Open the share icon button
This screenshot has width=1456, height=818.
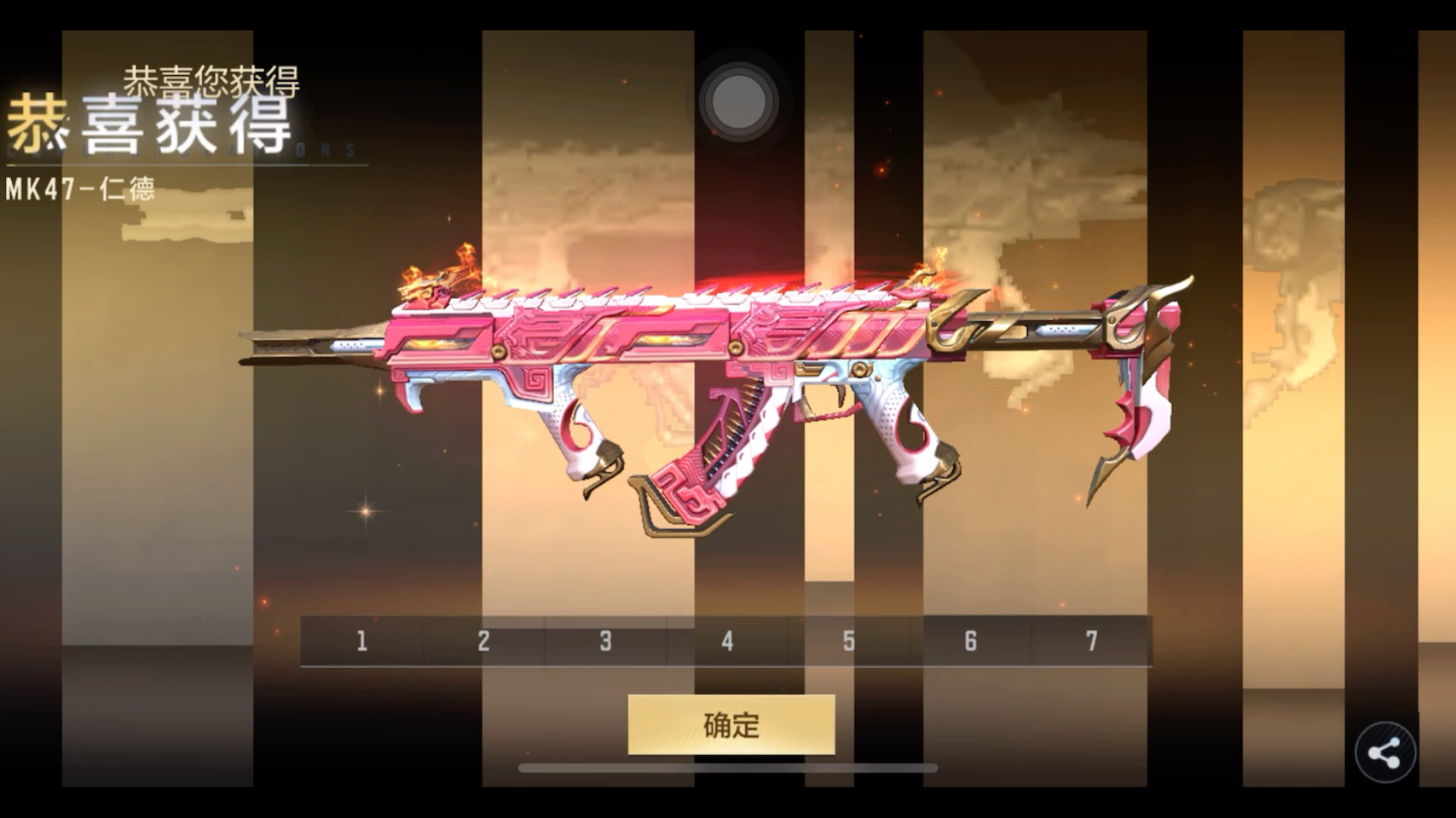pos(1384,752)
